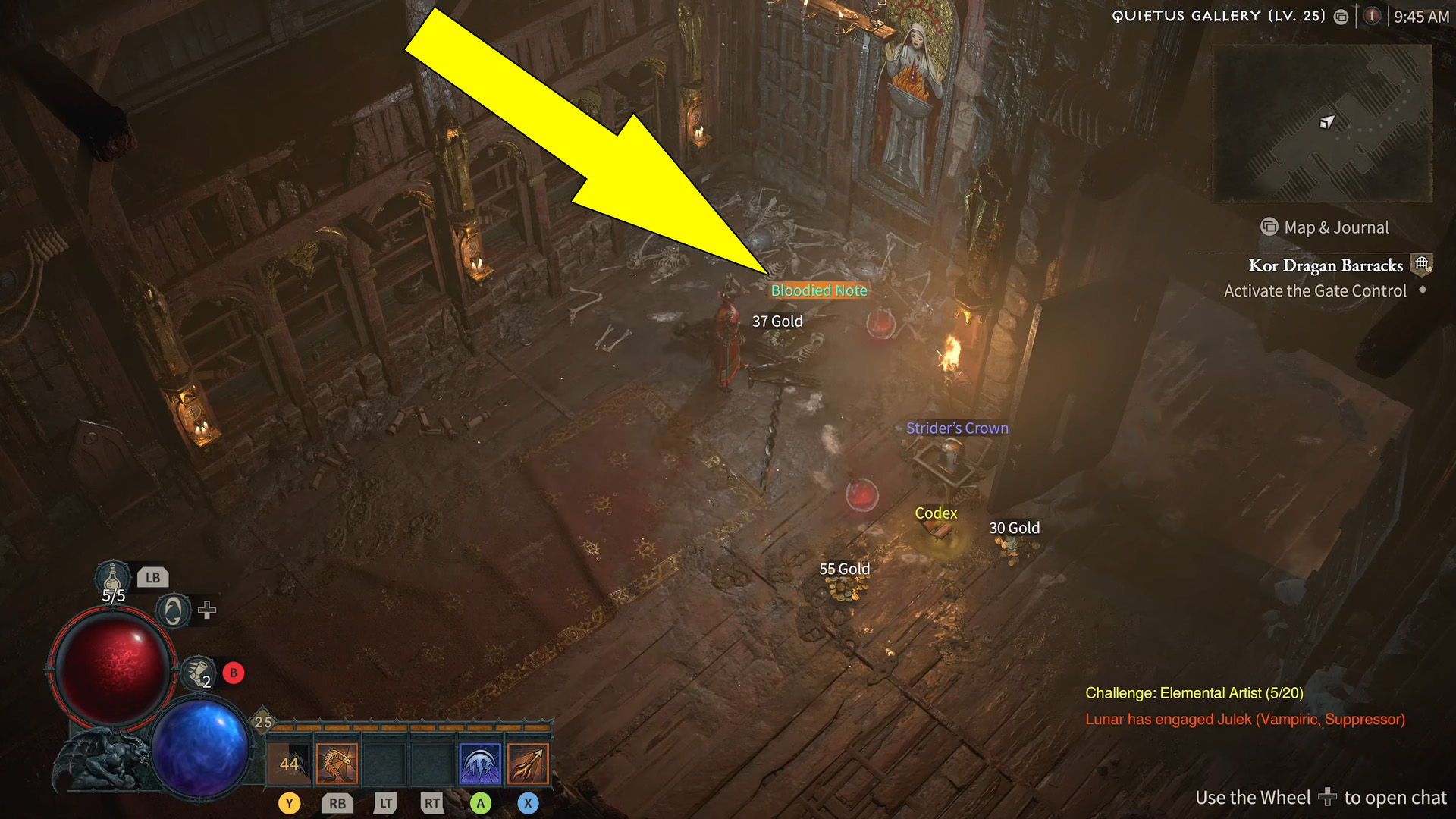Collect Strider's Crown from the ground
Screen dimensions: 1456x819
tap(957, 428)
